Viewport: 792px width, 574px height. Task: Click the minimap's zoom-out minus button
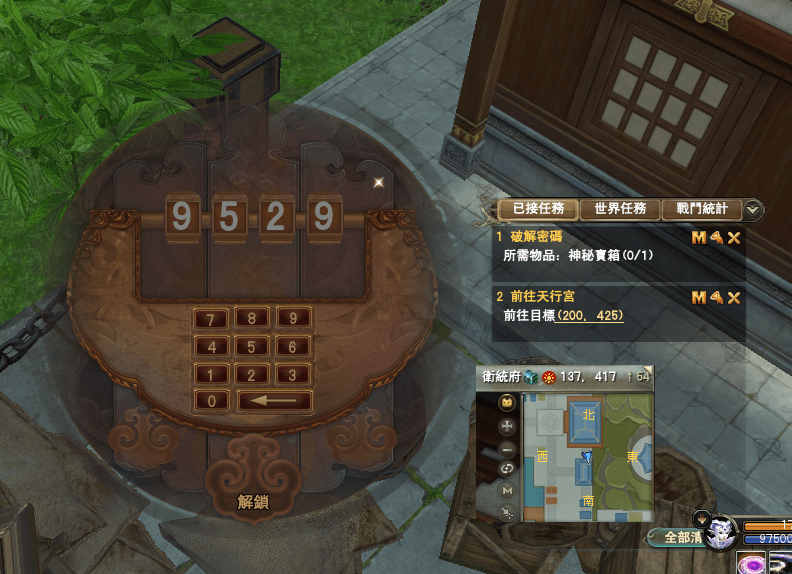click(508, 449)
